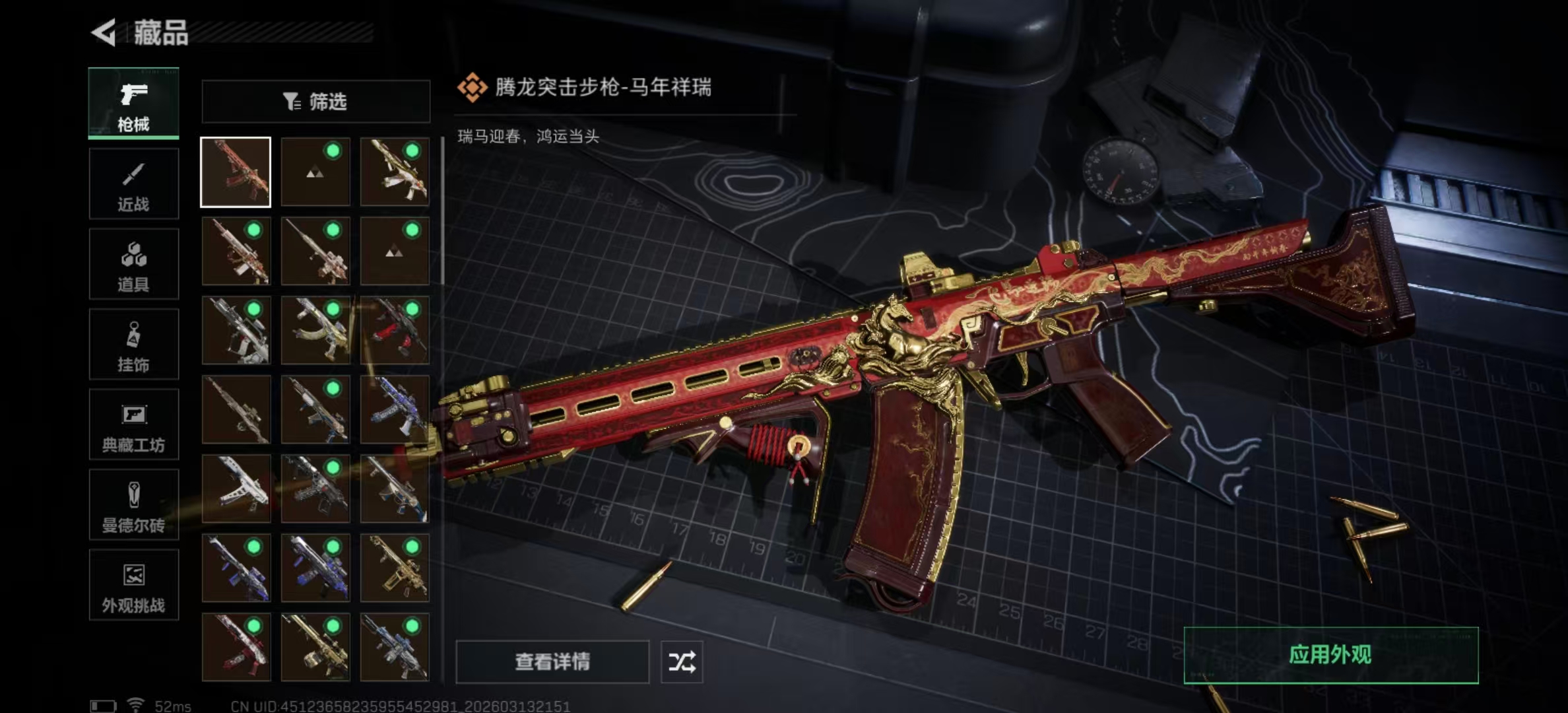Open the 外观挑战 challenges tab
This screenshot has width=1568, height=713.
coord(133,585)
